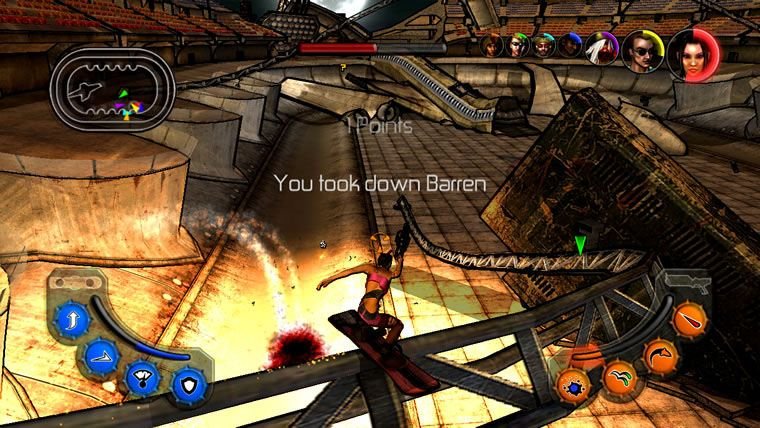This screenshot has width=760, height=428.
Task: Activate the blue shield ability
Action: (187, 383)
